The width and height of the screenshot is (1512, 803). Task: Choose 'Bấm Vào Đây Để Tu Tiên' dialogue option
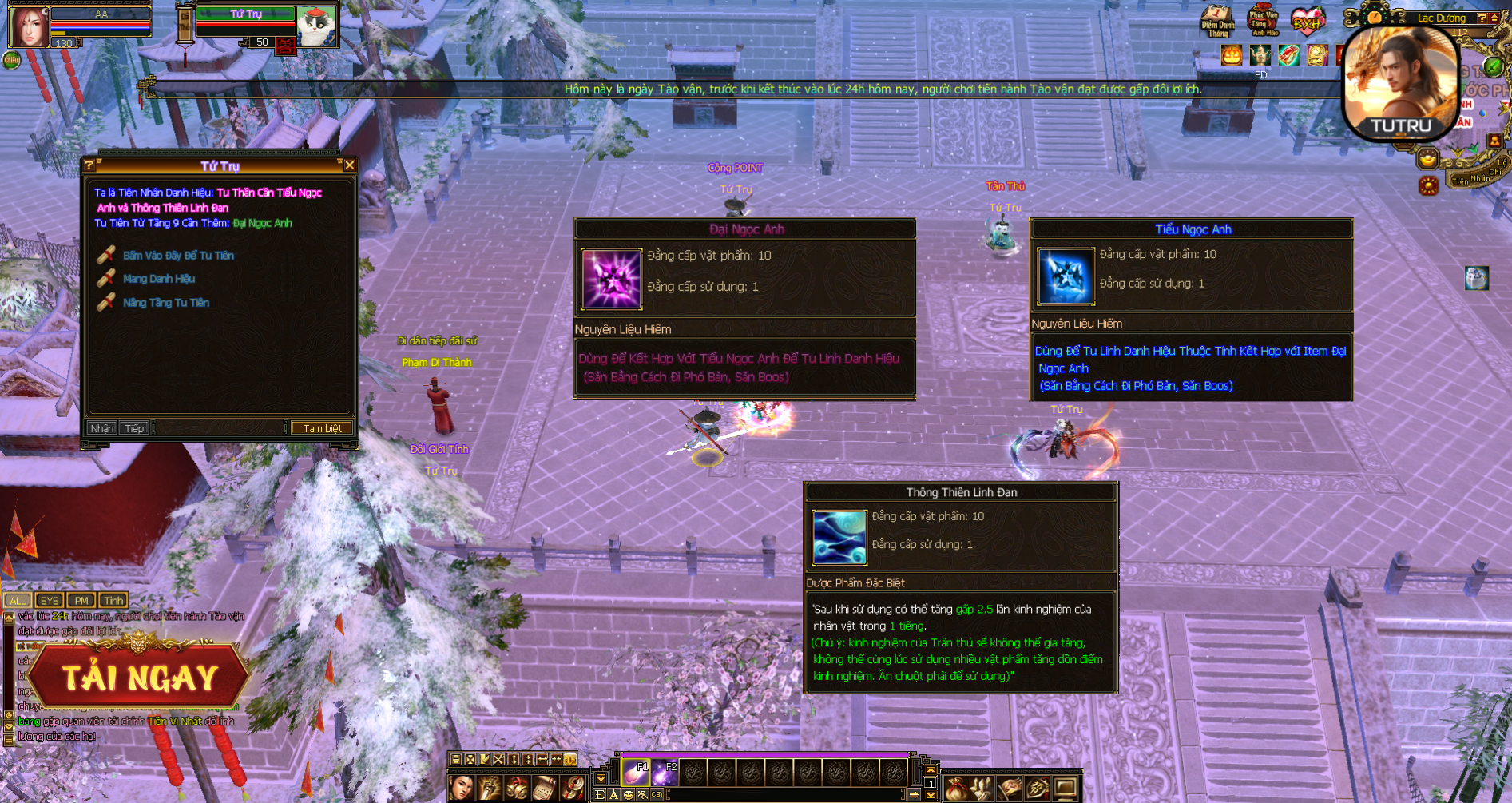click(178, 256)
